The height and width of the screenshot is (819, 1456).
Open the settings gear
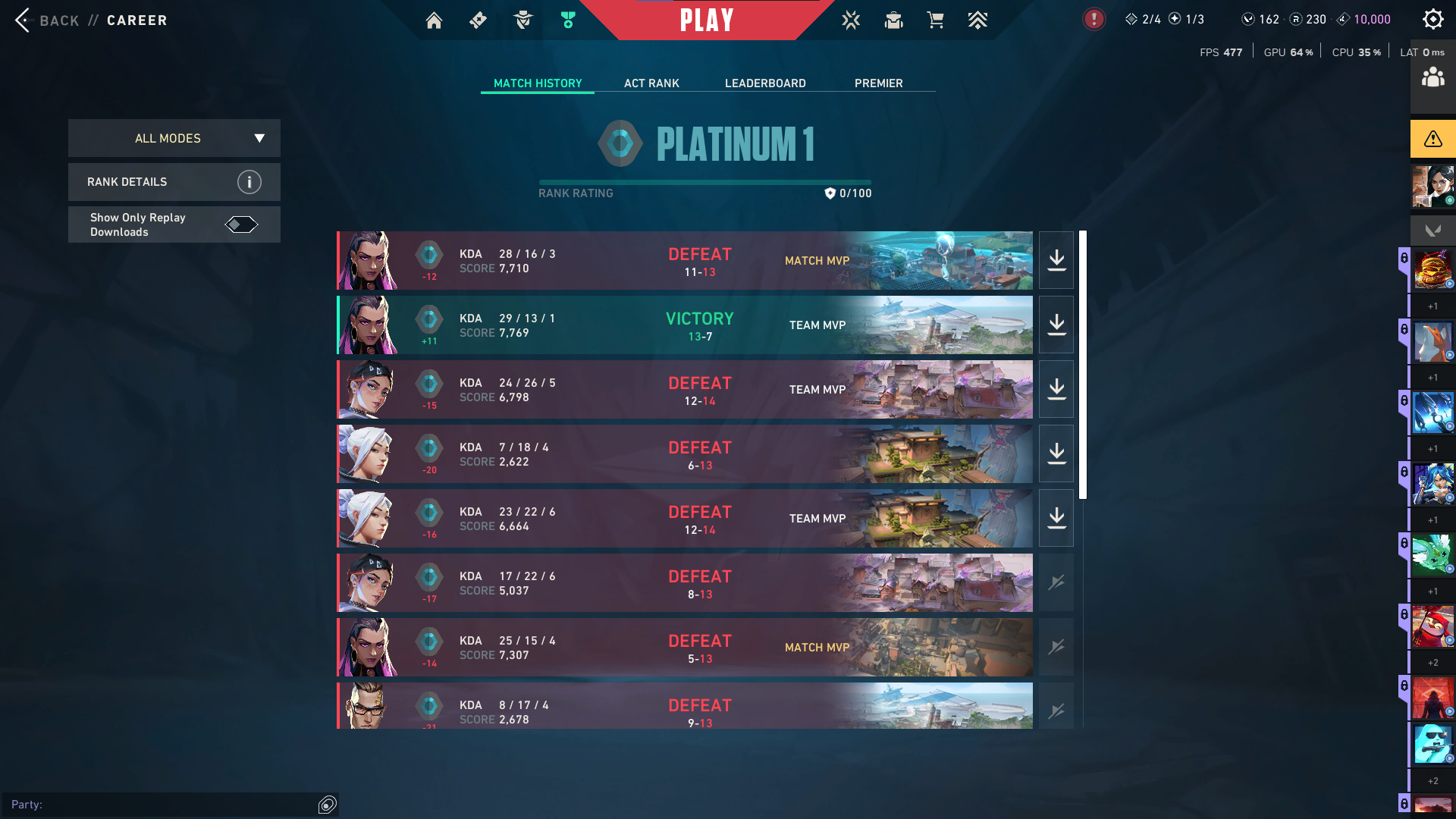pyautogui.click(x=1432, y=20)
